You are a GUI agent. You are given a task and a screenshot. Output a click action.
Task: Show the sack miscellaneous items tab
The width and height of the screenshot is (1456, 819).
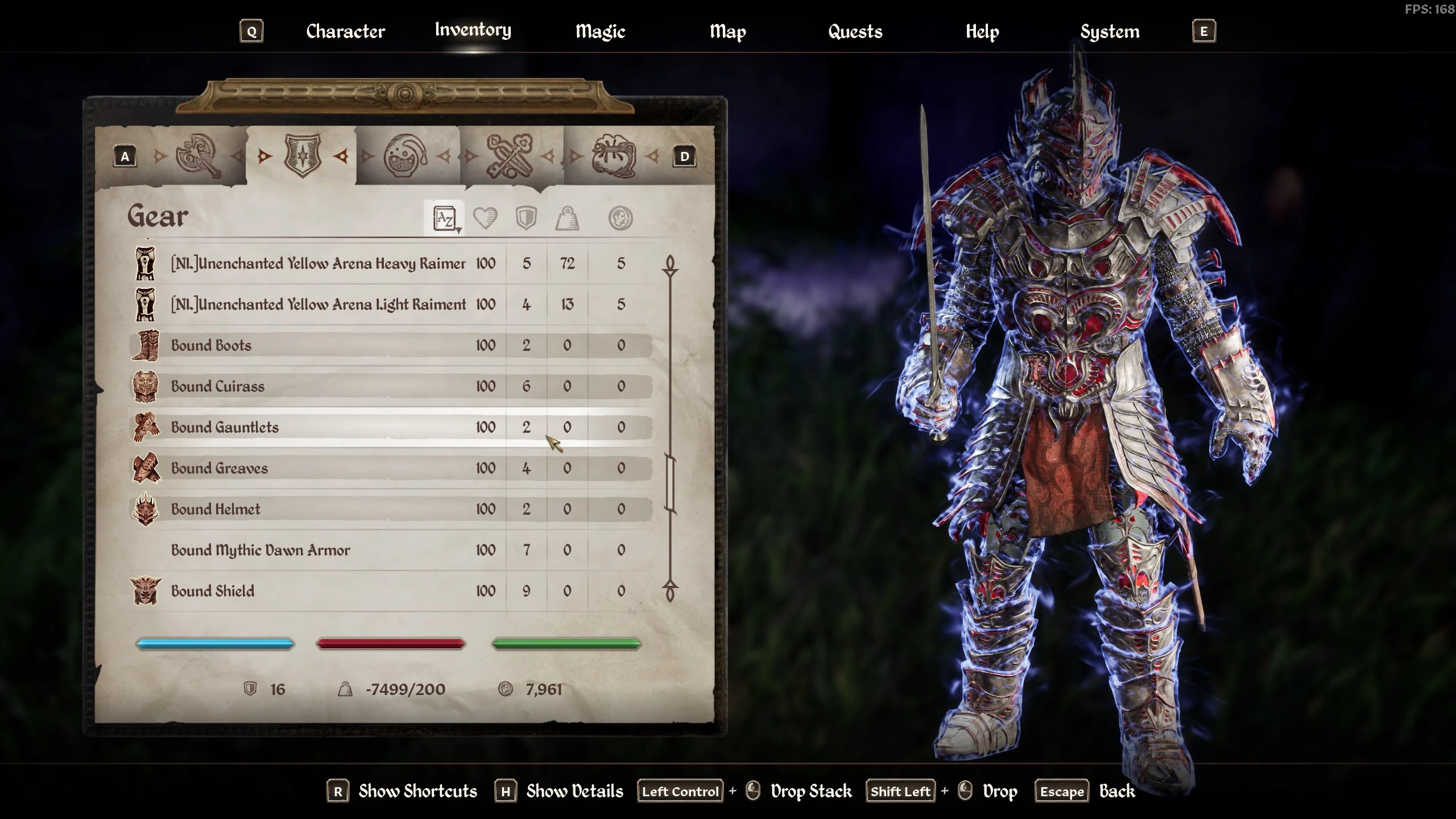613,156
